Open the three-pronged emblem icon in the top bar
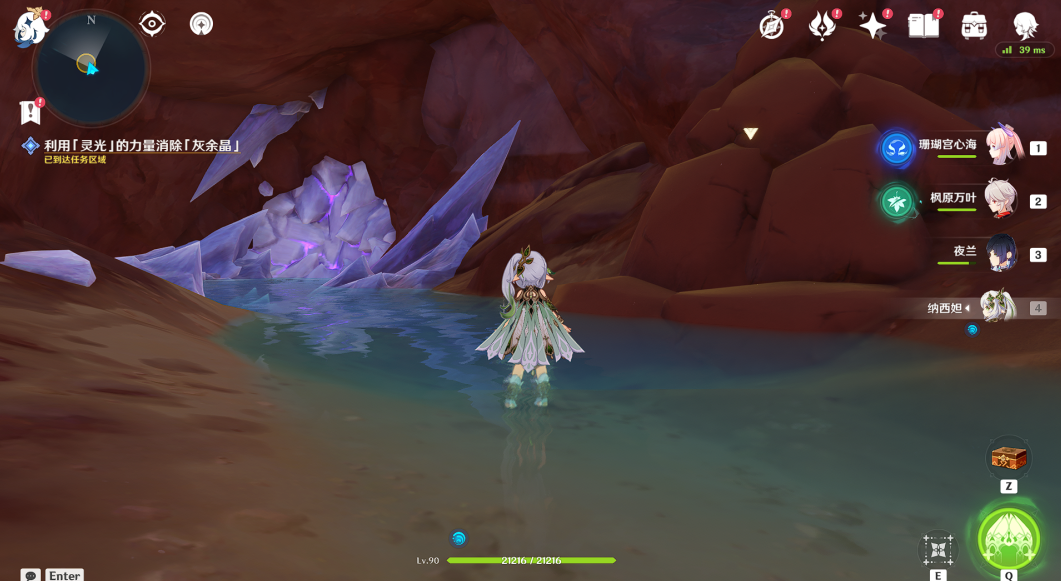 822,26
